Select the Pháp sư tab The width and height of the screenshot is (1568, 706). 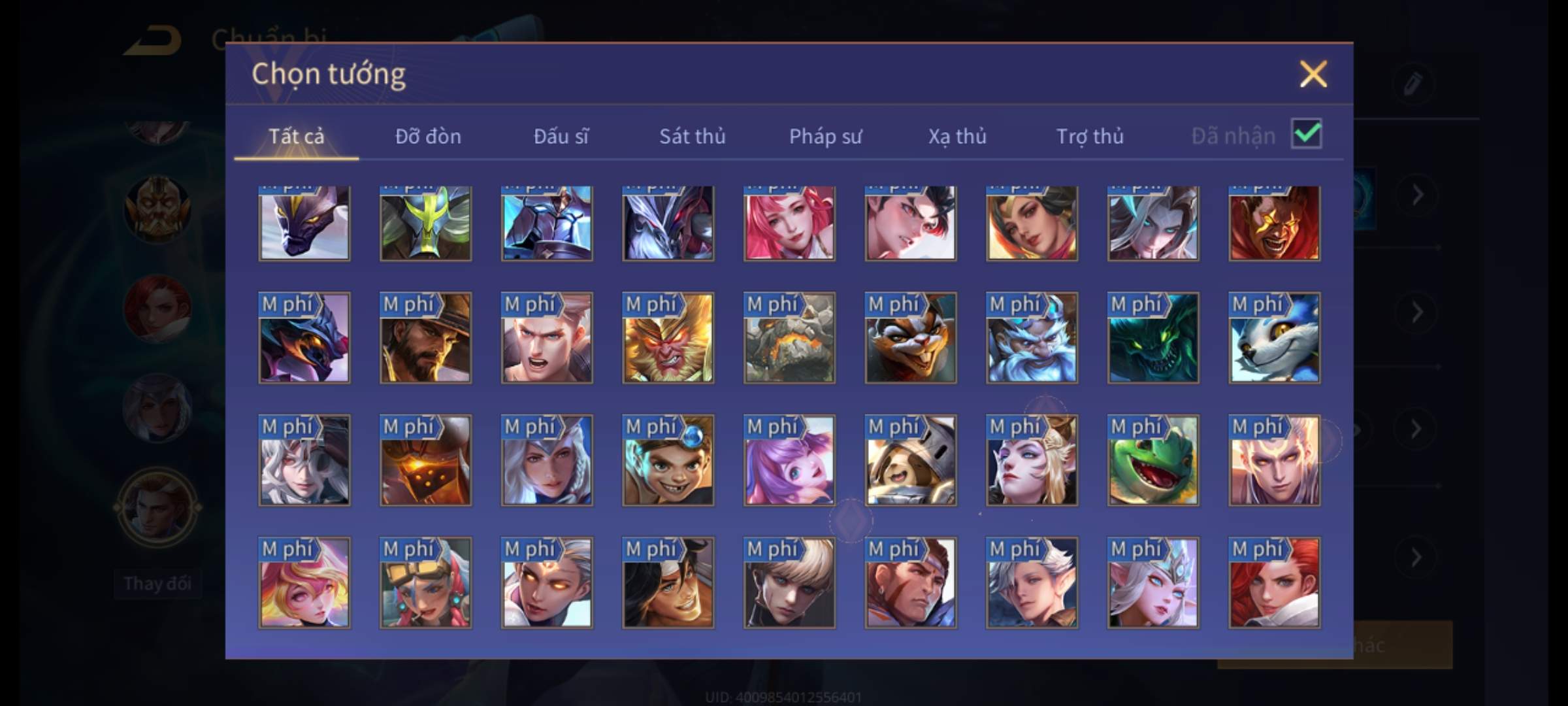click(825, 136)
